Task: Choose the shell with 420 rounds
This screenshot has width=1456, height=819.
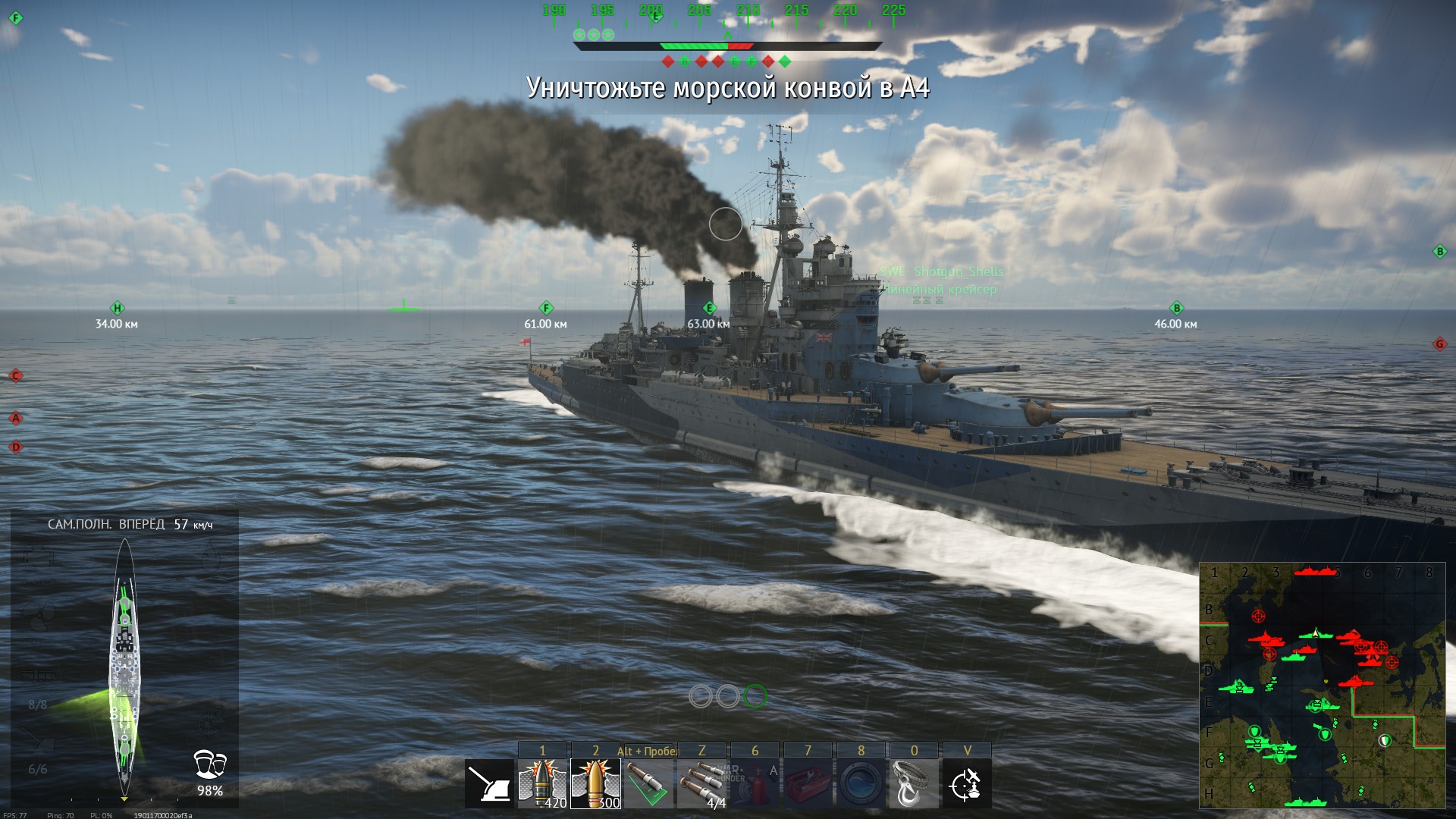Action: coord(542,783)
